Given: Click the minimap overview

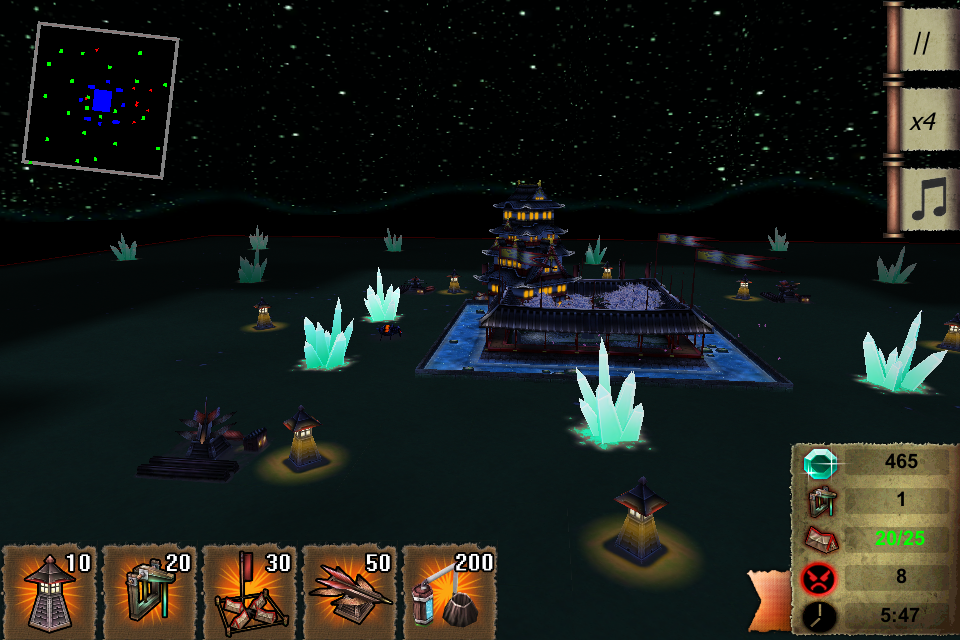Looking at the screenshot, I should pyautogui.click(x=101, y=100).
